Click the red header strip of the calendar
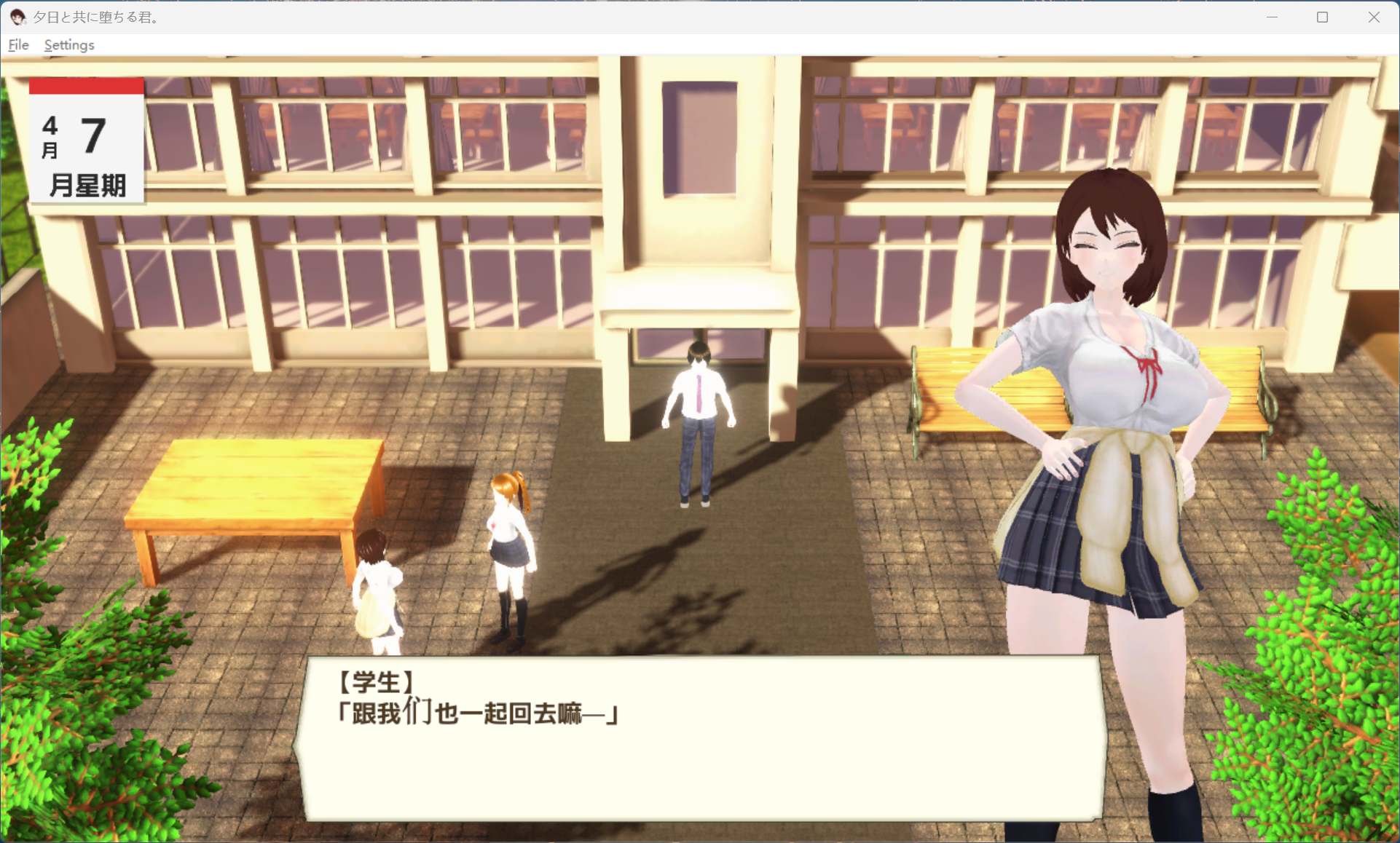 [85, 87]
